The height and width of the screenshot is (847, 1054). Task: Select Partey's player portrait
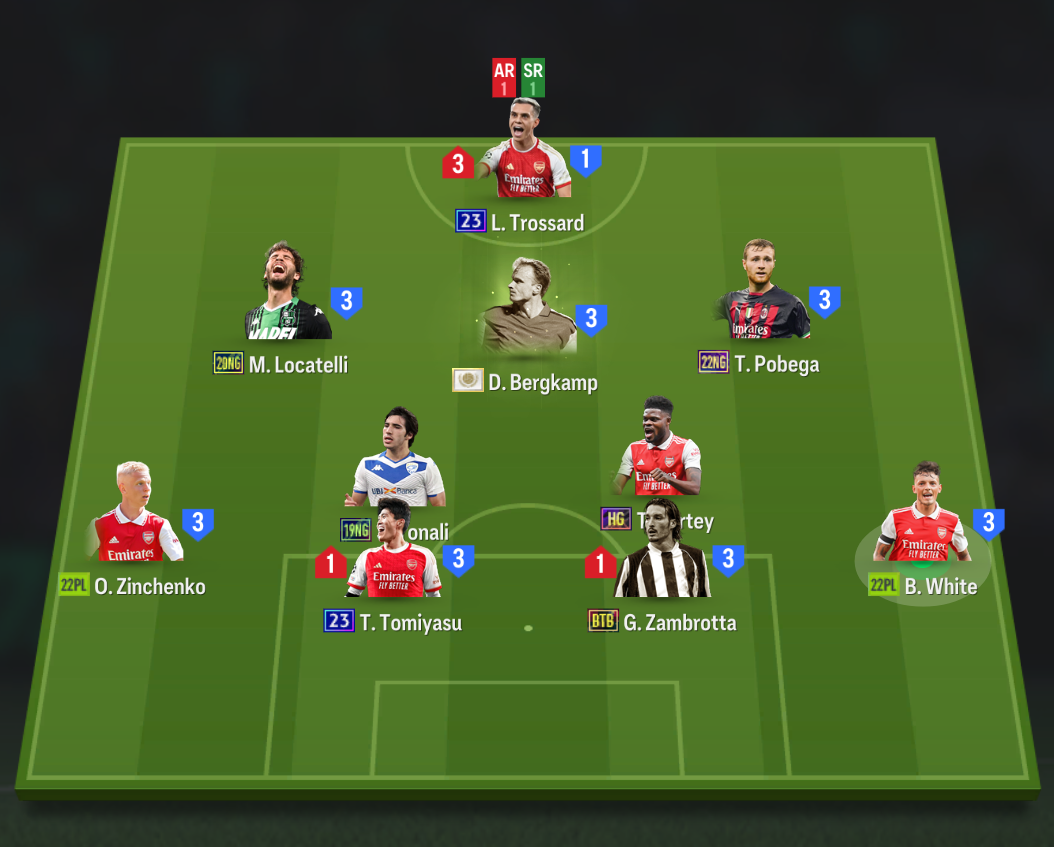(658, 450)
